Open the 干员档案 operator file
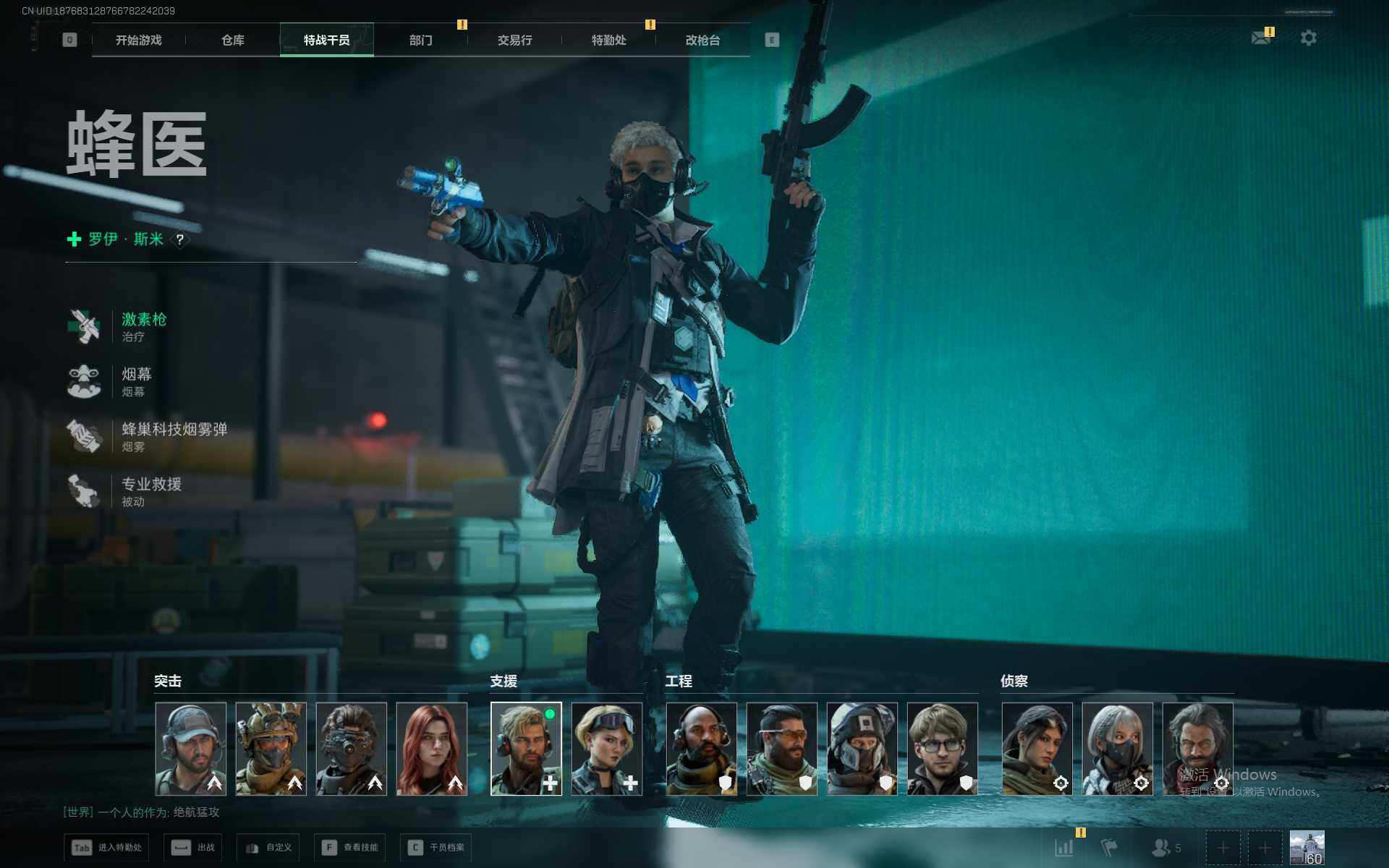This screenshot has width=1389, height=868. 436,847
